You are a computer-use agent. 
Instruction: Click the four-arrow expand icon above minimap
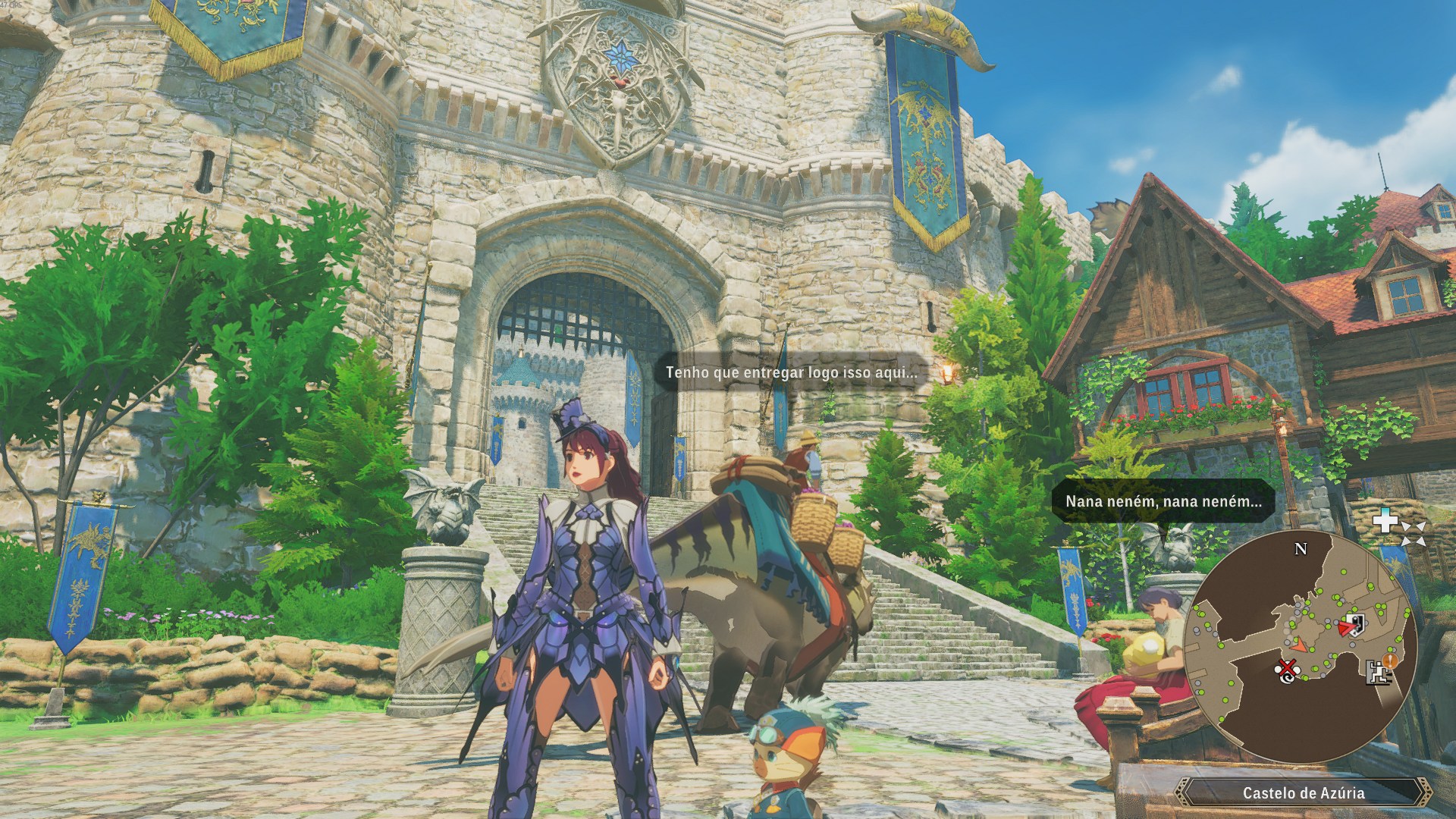(1413, 533)
